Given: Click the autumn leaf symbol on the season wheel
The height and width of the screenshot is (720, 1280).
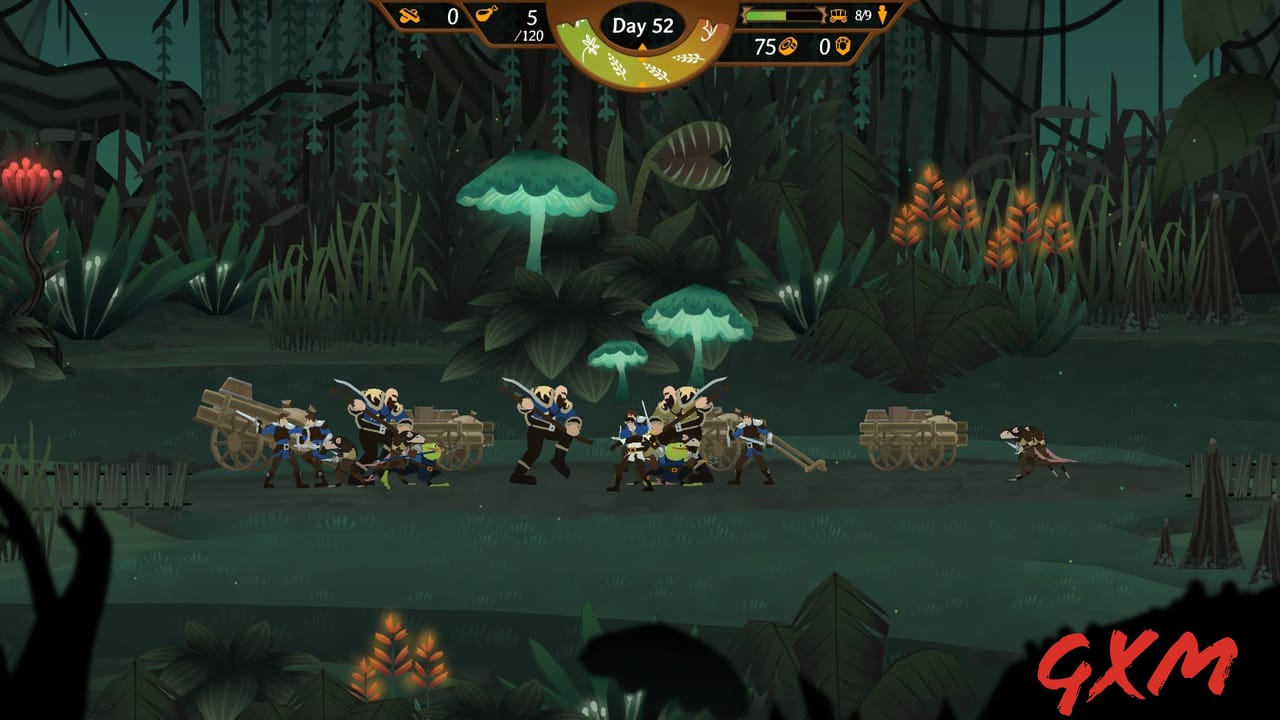Looking at the screenshot, I should coord(709,30).
